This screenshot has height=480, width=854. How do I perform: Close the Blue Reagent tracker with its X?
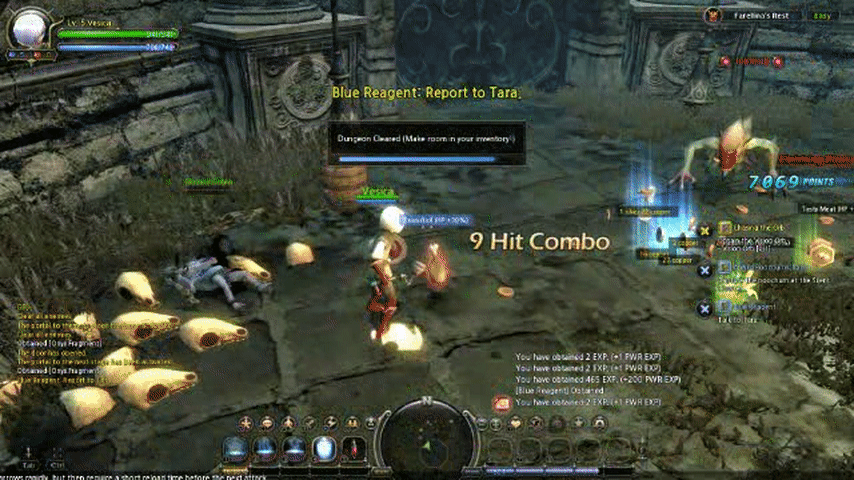pyautogui.click(x=705, y=308)
